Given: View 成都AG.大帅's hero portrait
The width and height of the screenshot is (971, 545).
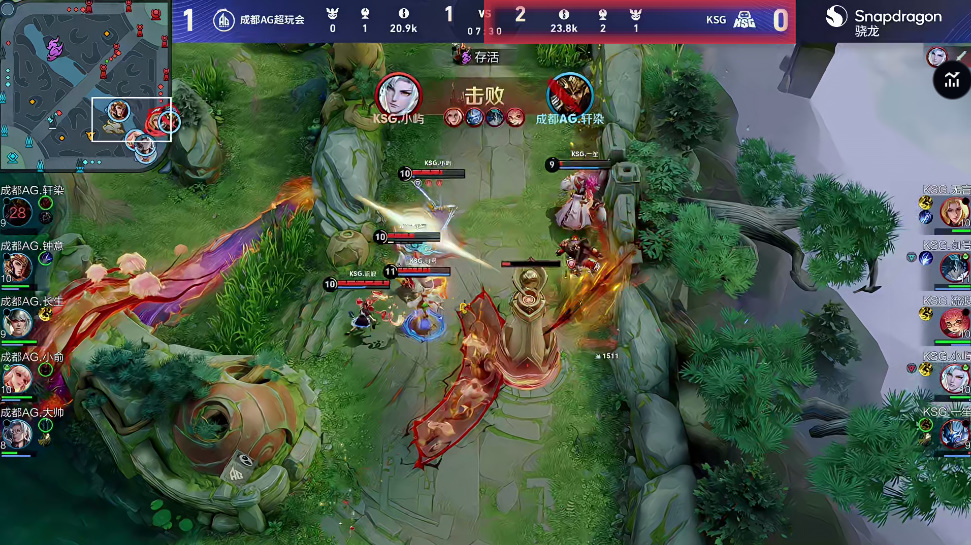Looking at the screenshot, I should [18, 432].
